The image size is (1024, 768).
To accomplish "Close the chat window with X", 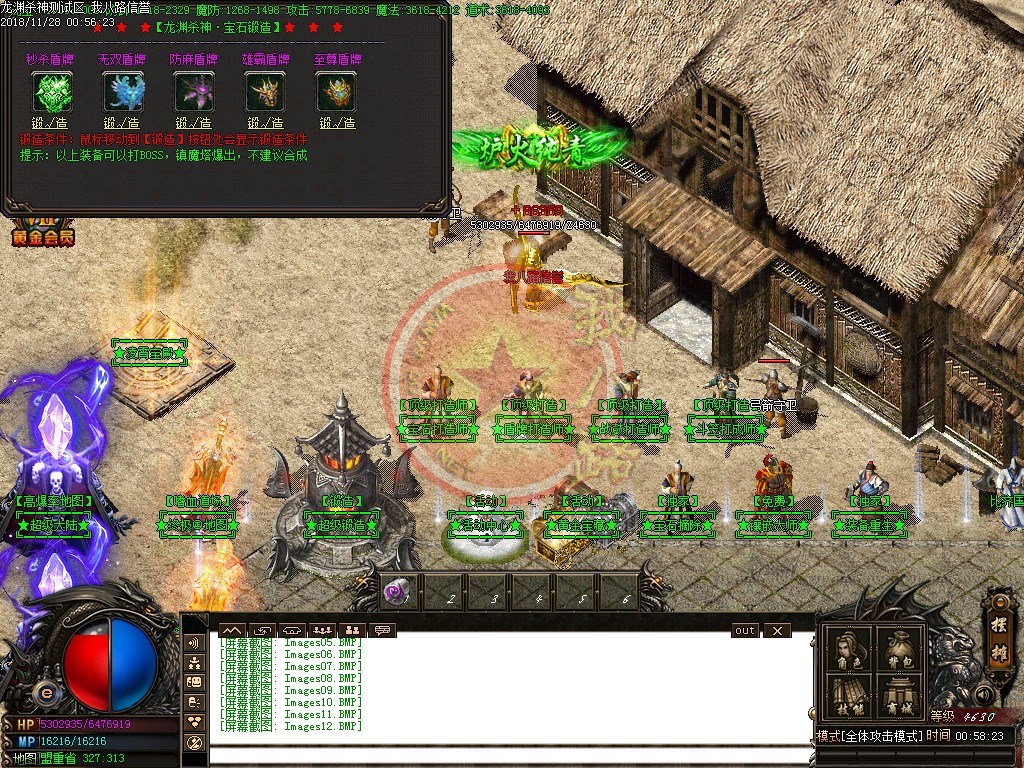I will pyautogui.click(x=776, y=631).
